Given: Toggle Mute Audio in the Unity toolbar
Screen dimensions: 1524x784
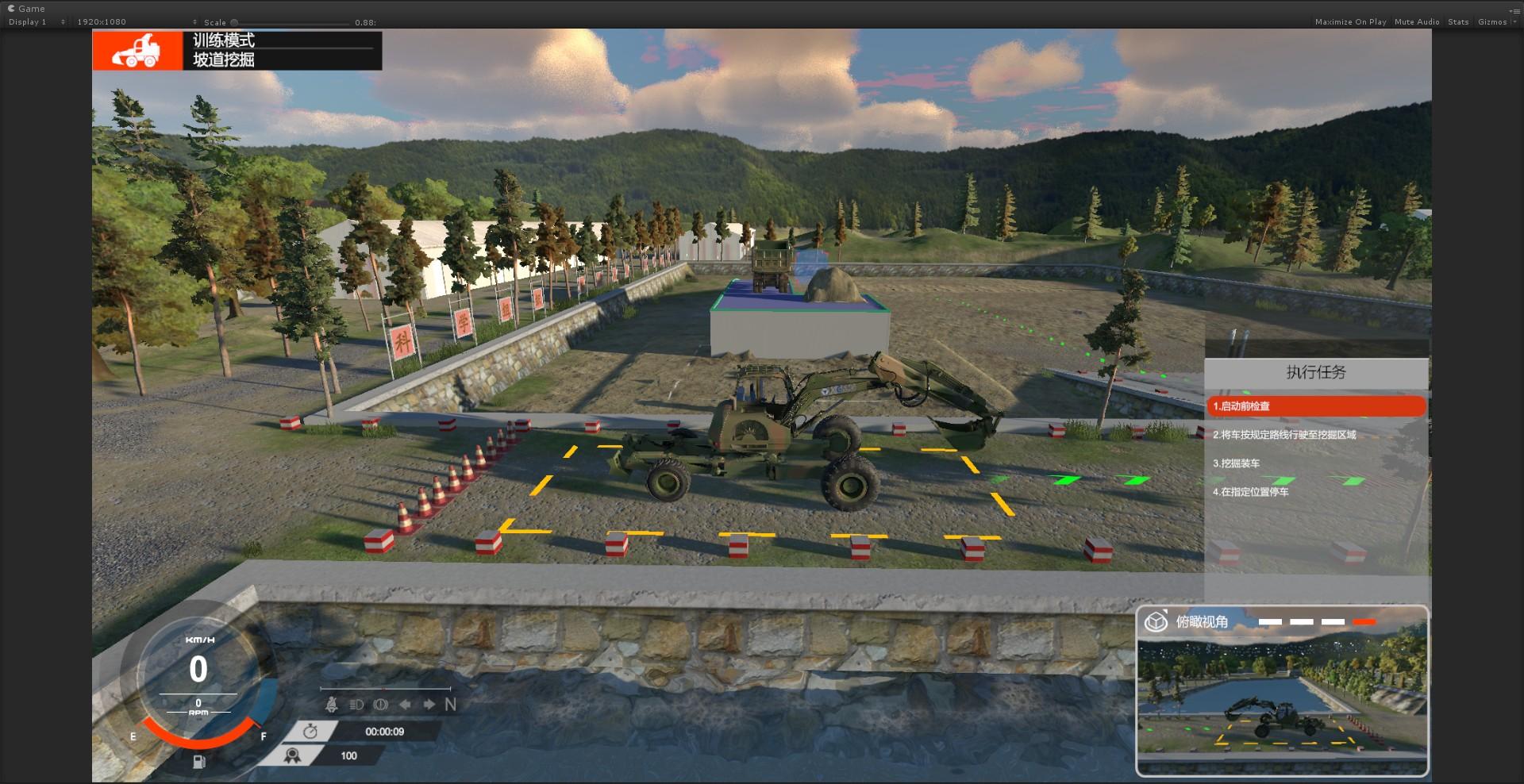Looking at the screenshot, I should click(x=1417, y=22).
